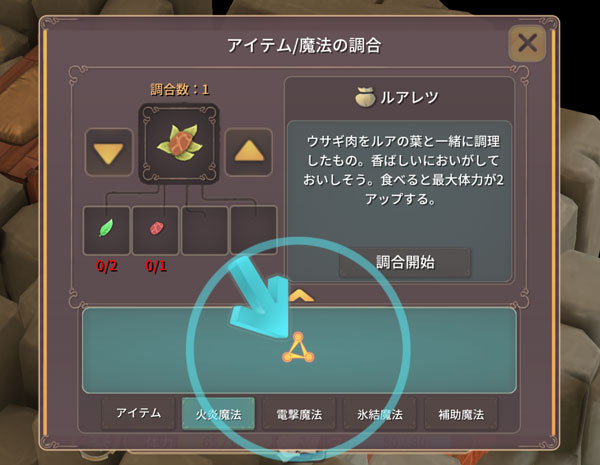
Task: Choose the 補助魔法 tab
Action: 459,413
